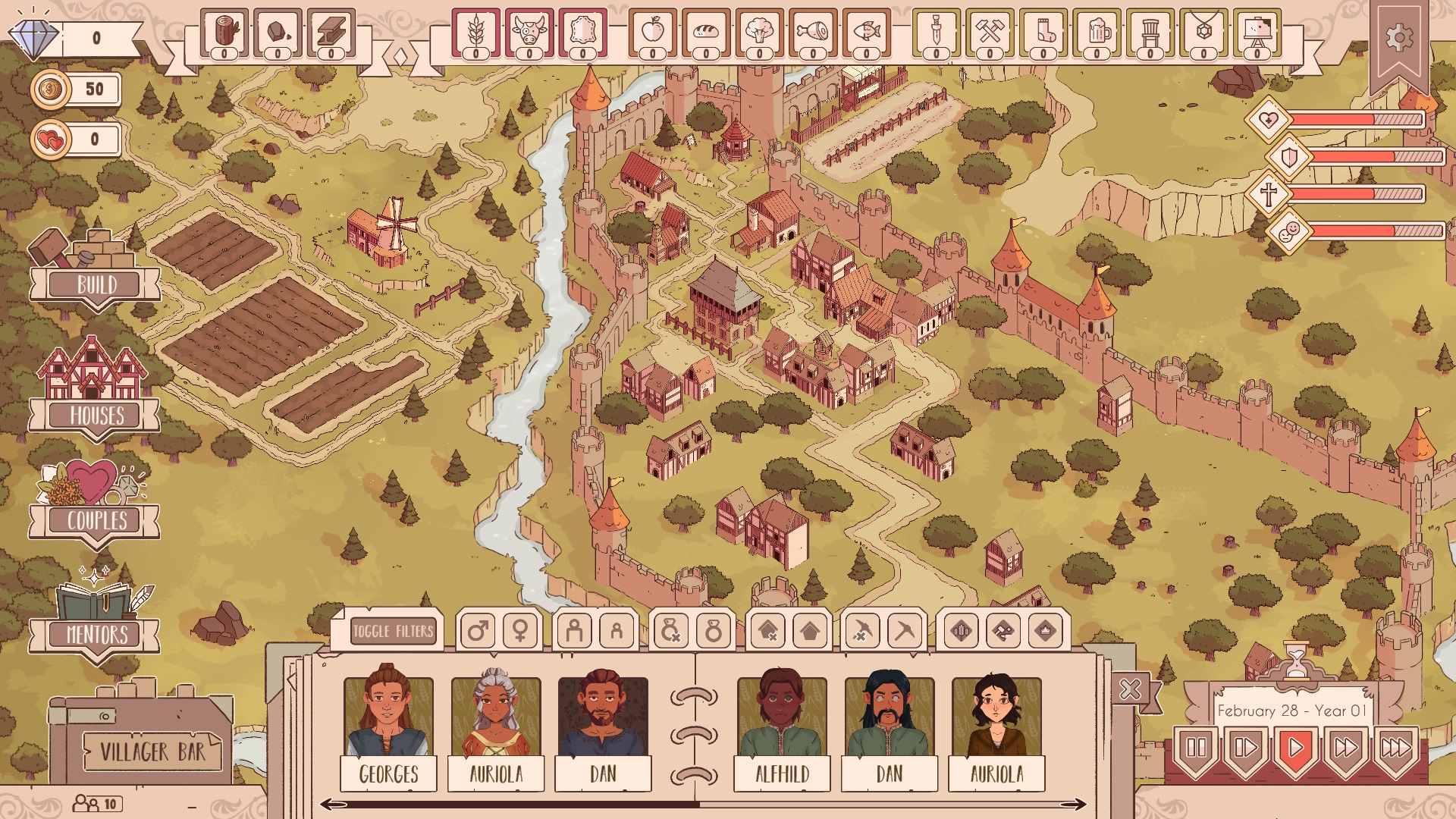Open the Couples menu
The width and height of the screenshot is (1456, 819).
point(95,520)
